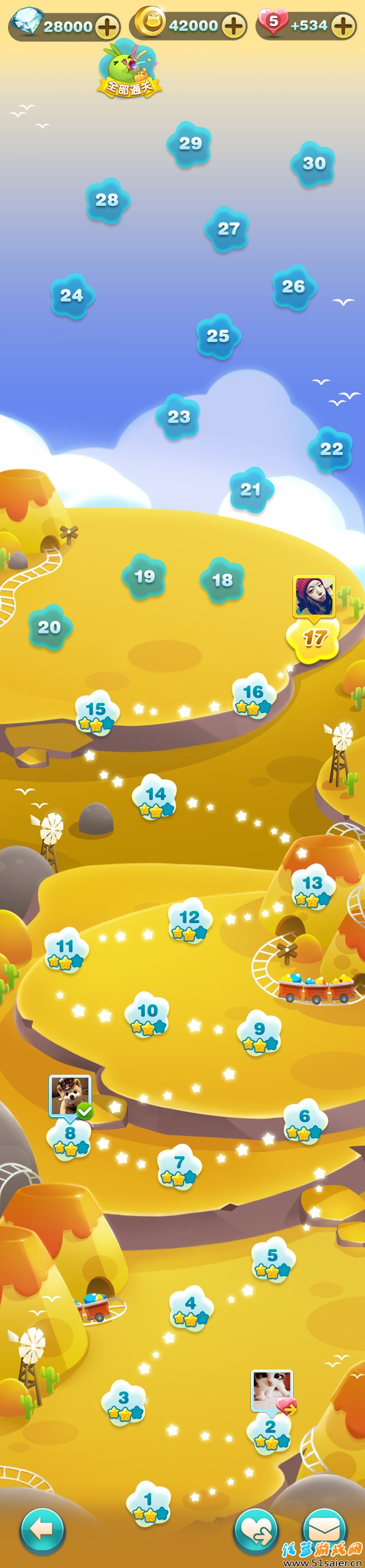Select current level 17
The width and height of the screenshot is (365, 1568).
pyautogui.click(x=313, y=640)
